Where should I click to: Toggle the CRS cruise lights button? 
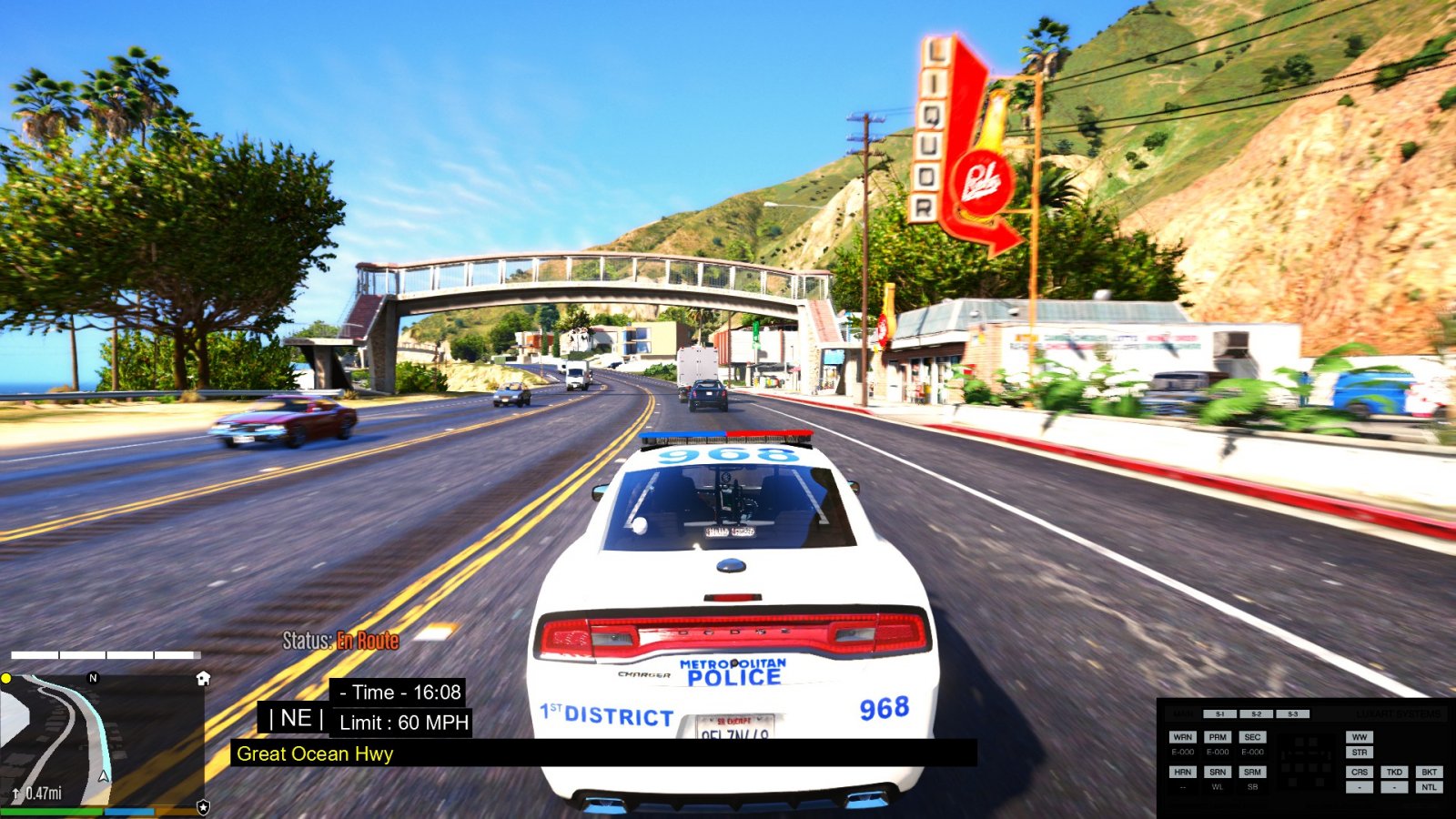pyautogui.click(x=1360, y=772)
